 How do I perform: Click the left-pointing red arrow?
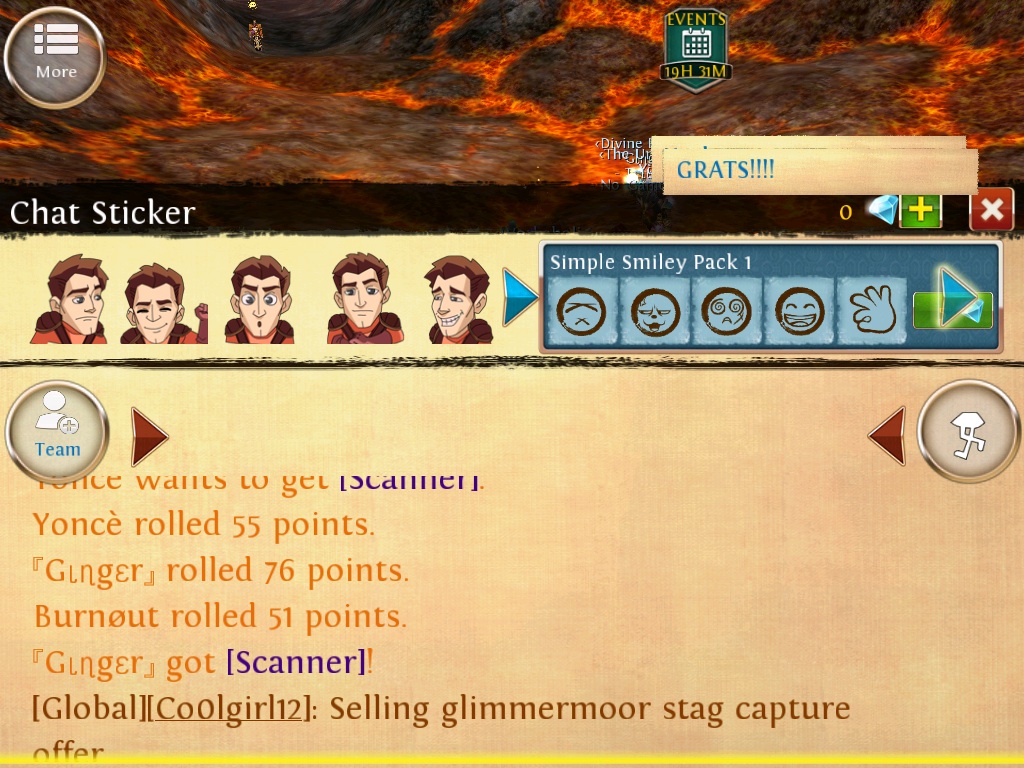coord(887,436)
